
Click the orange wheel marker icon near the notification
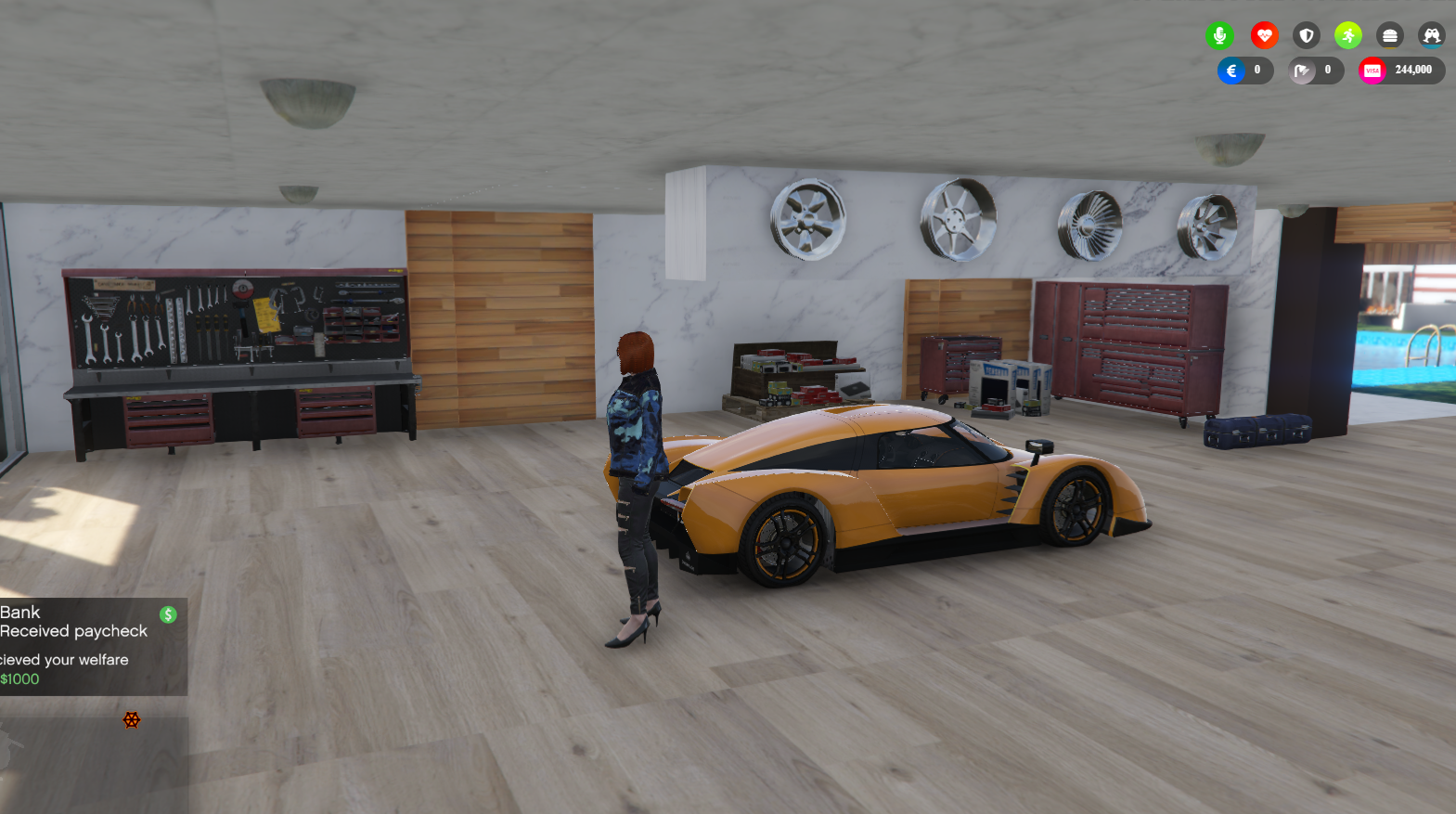[132, 719]
